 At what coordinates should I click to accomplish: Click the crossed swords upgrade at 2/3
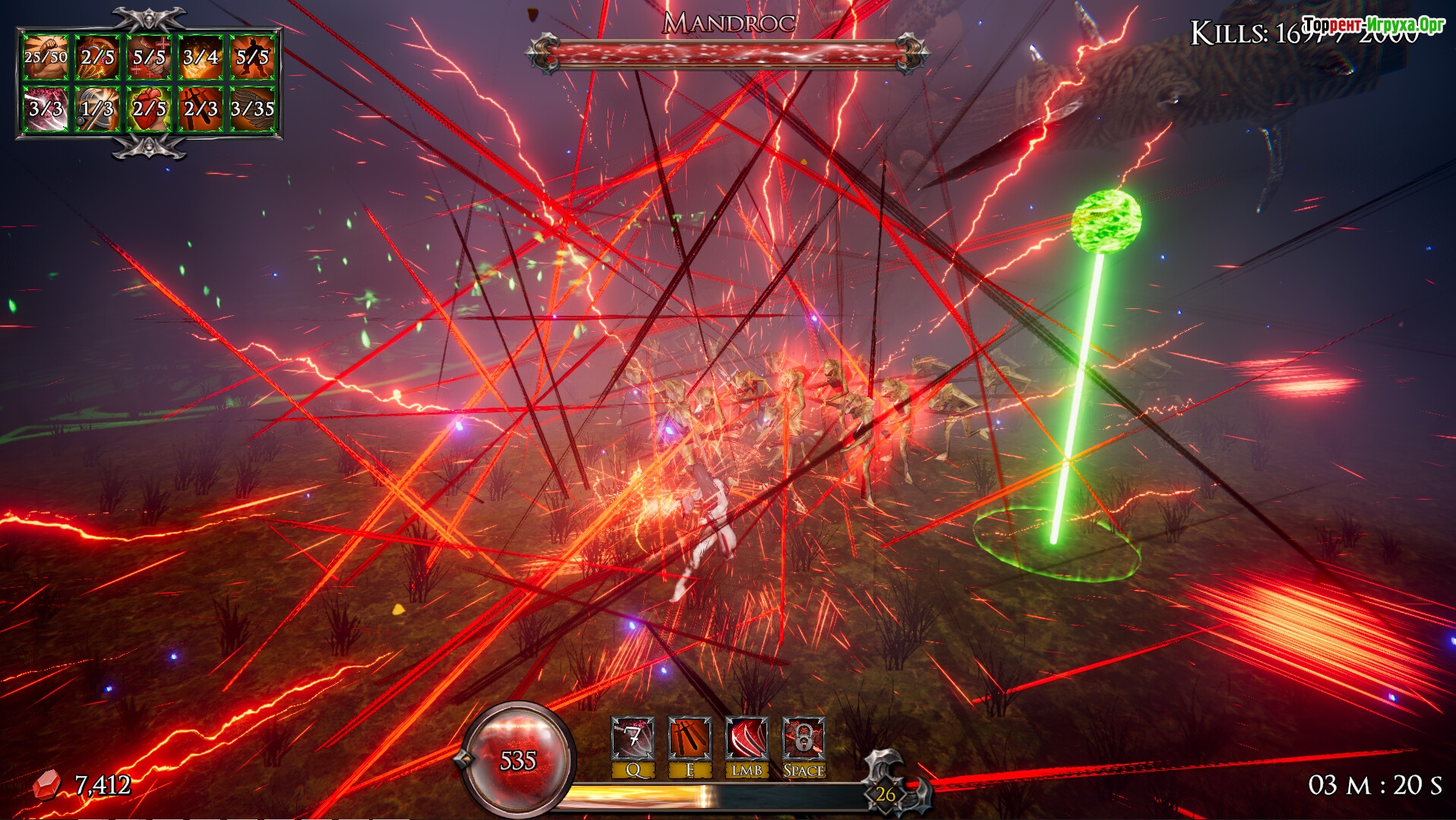[x=201, y=109]
